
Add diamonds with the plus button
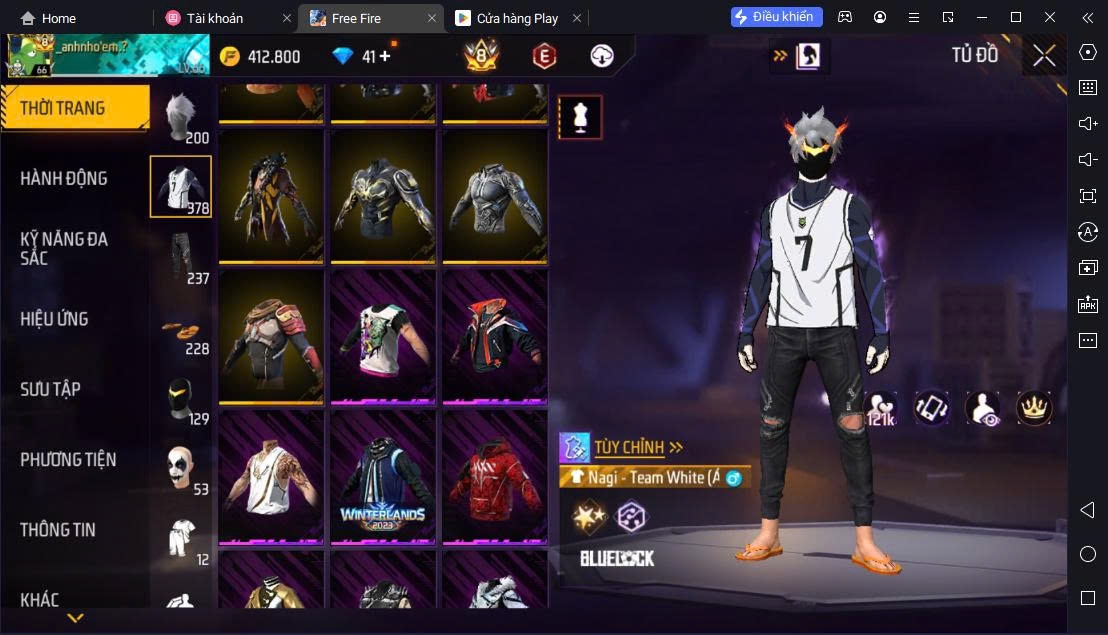pyautogui.click(x=385, y=56)
